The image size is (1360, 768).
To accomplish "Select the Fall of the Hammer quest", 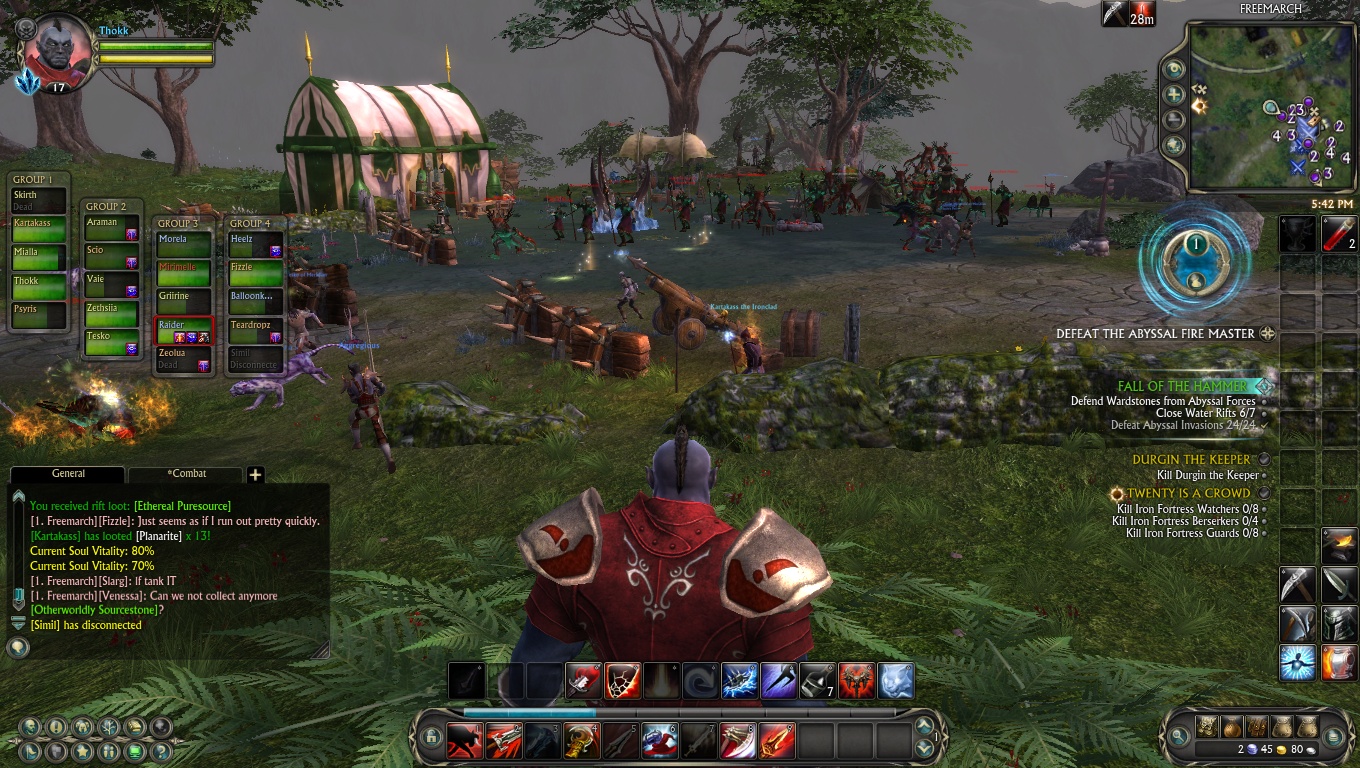I will [x=1183, y=386].
